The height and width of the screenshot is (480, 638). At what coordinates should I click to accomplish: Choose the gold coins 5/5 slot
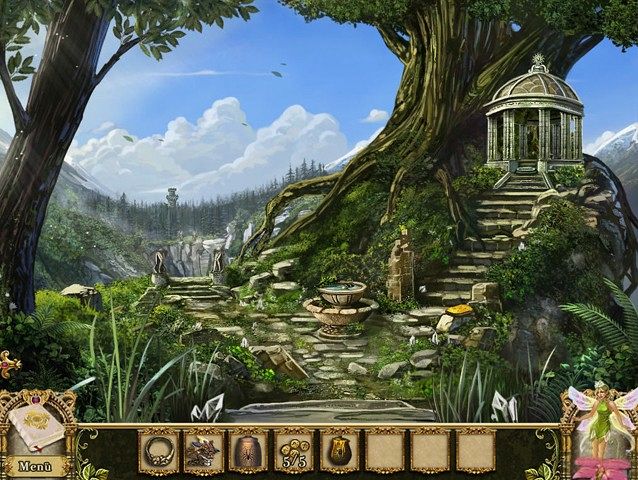tap(293, 449)
